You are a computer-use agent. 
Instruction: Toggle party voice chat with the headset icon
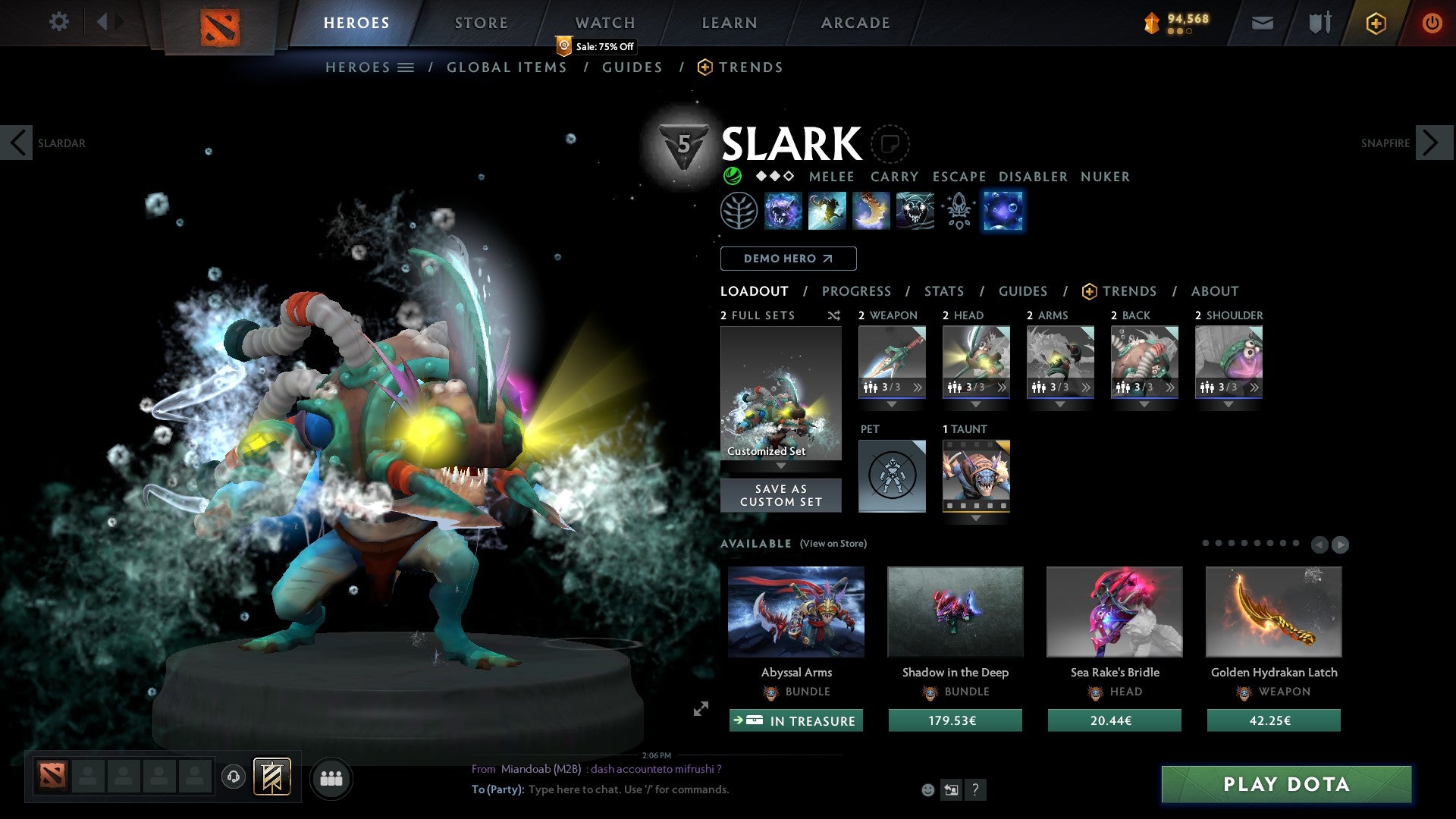tap(233, 777)
